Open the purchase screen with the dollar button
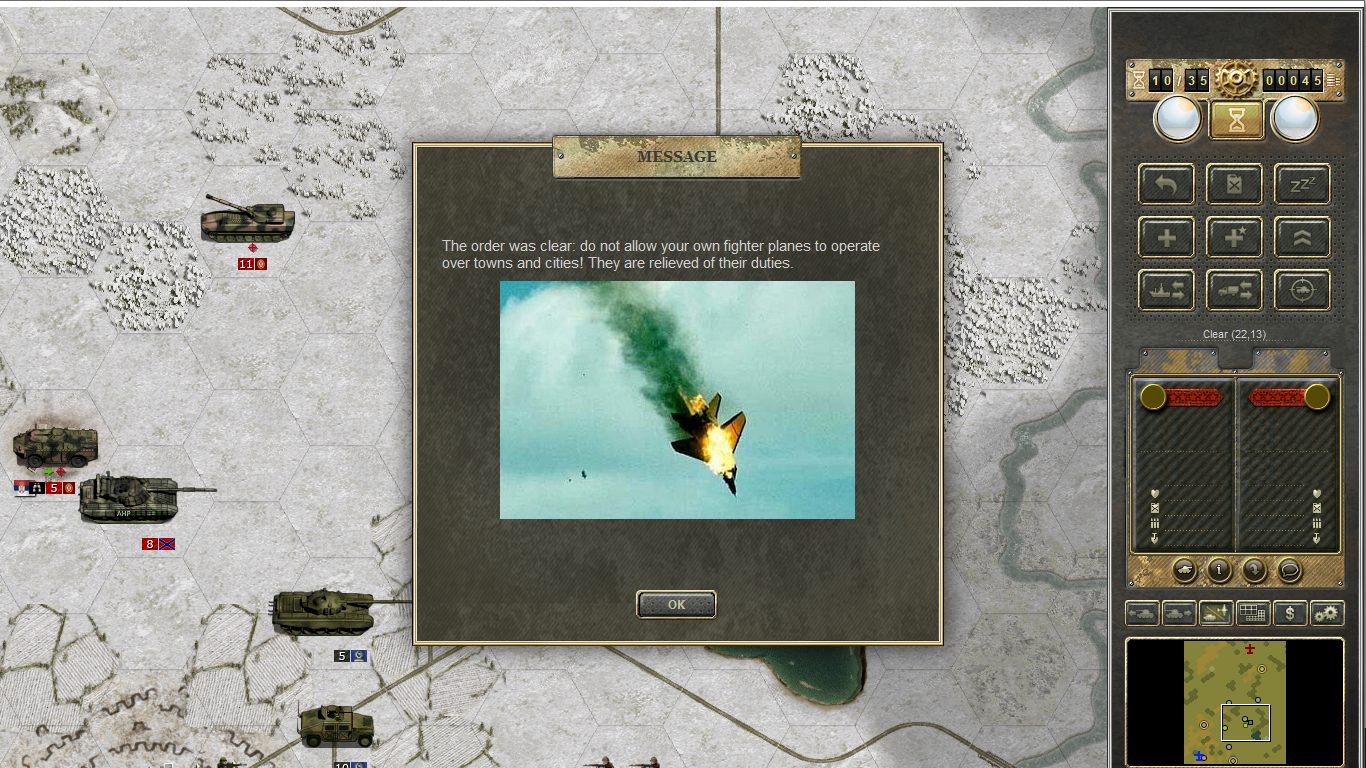Screen dimensions: 1366x768 1290,613
